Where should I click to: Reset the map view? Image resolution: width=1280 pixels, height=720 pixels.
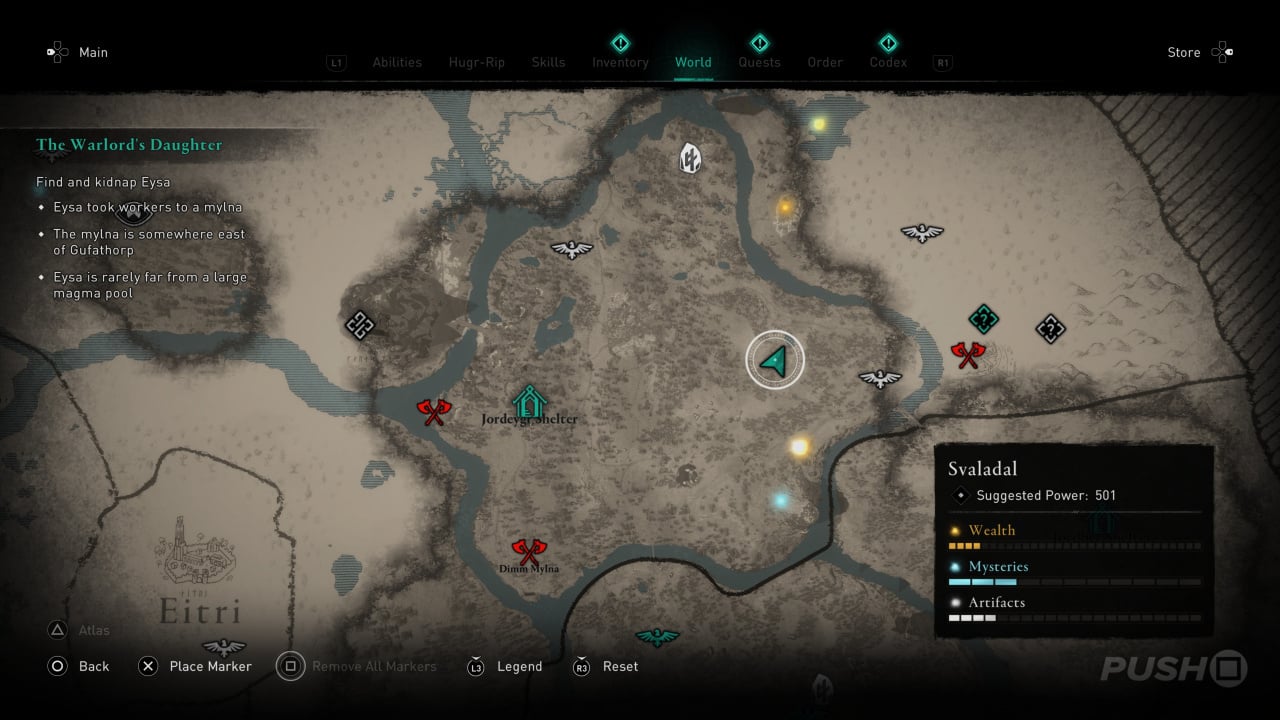click(x=620, y=666)
